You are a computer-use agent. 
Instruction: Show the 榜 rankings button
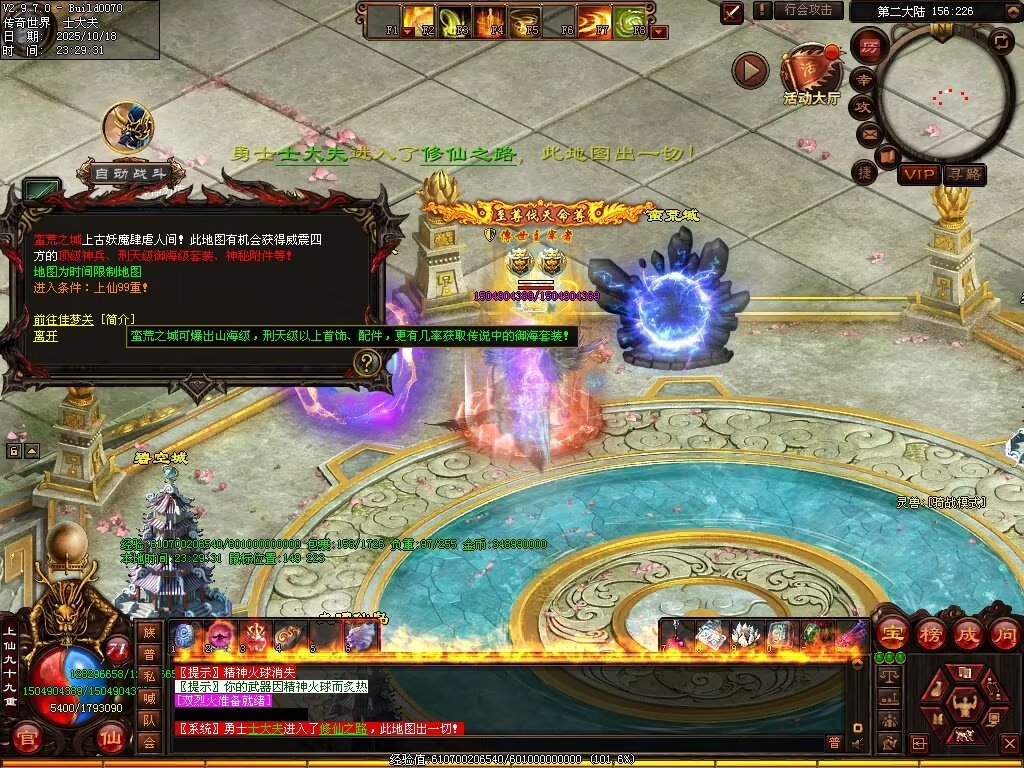[932, 632]
